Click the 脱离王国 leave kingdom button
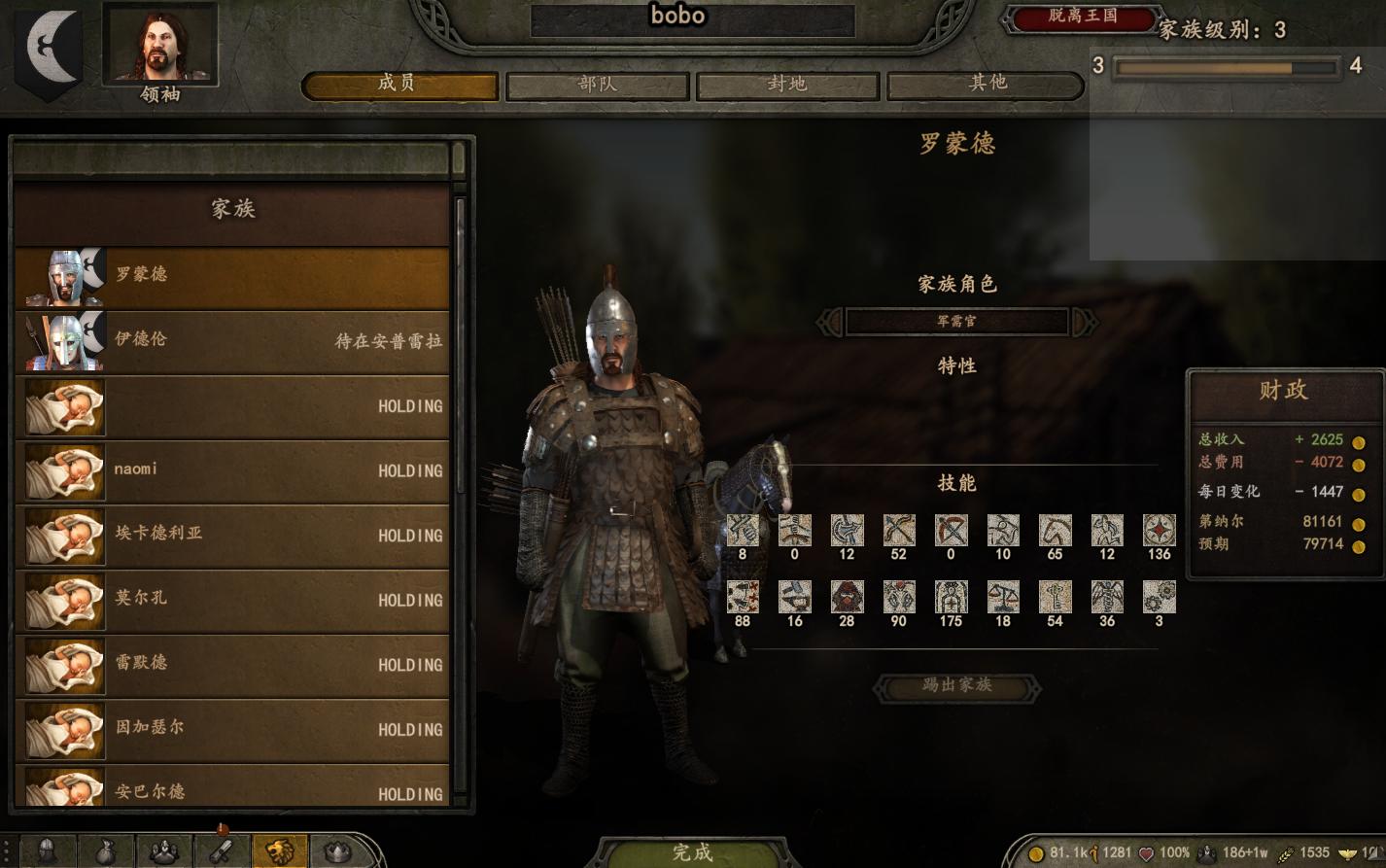 tap(1083, 17)
